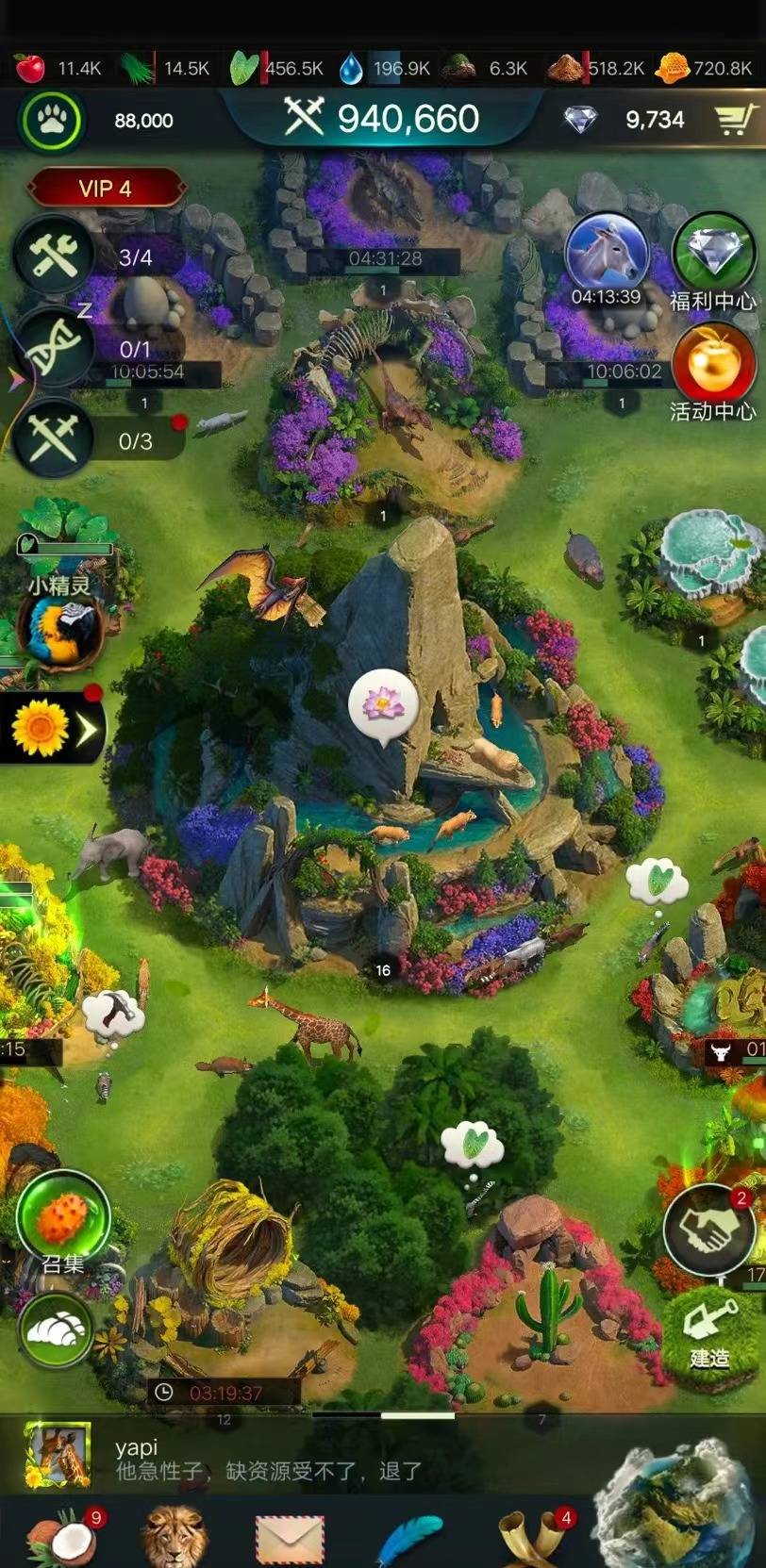Image resolution: width=766 pixels, height=1568 pixels.
Task: Open the 小精灵 parrot icon
Action: [59, 631]
